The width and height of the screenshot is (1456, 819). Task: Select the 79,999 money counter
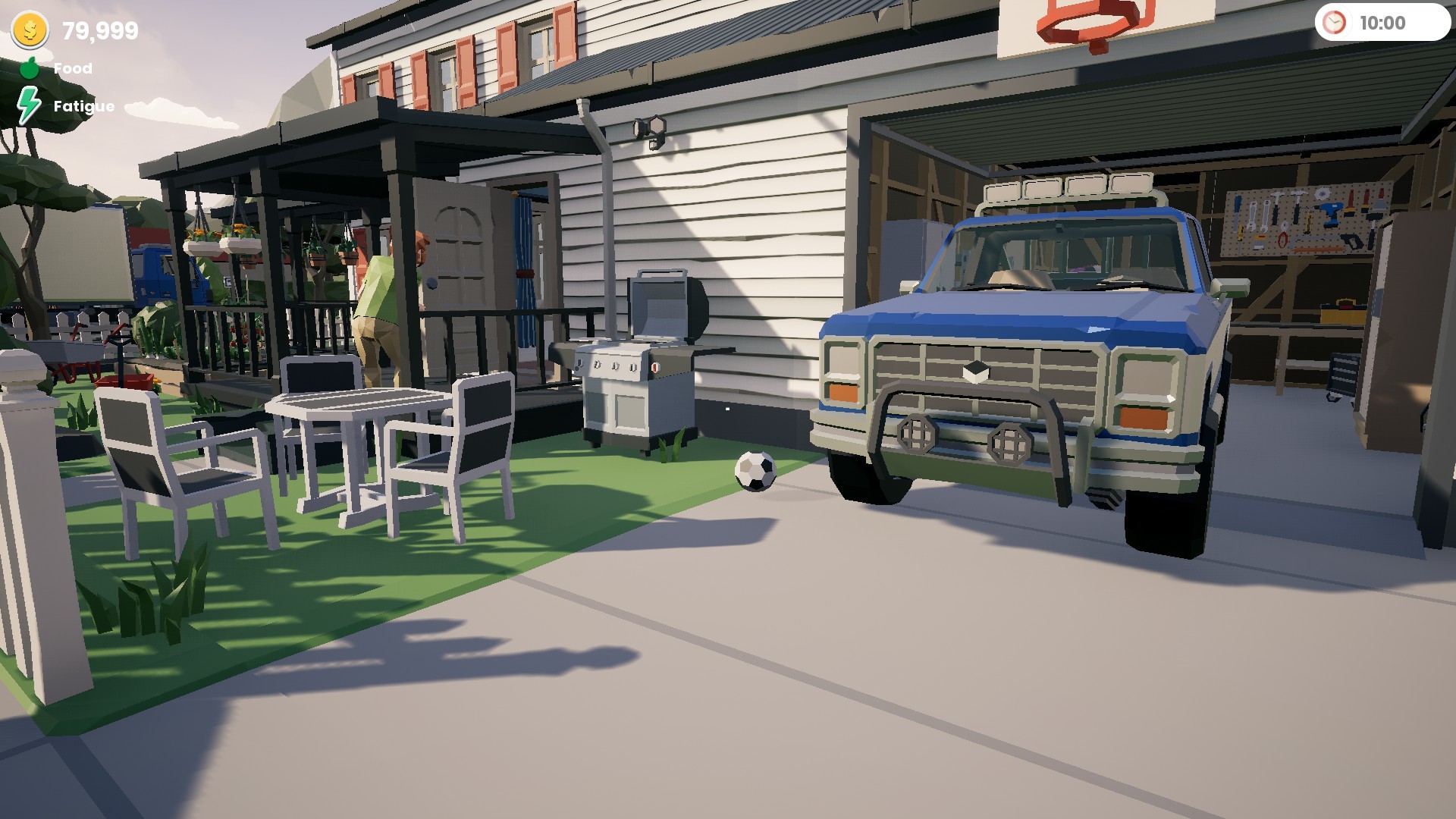pyautogui.click(x=98, y=32)
